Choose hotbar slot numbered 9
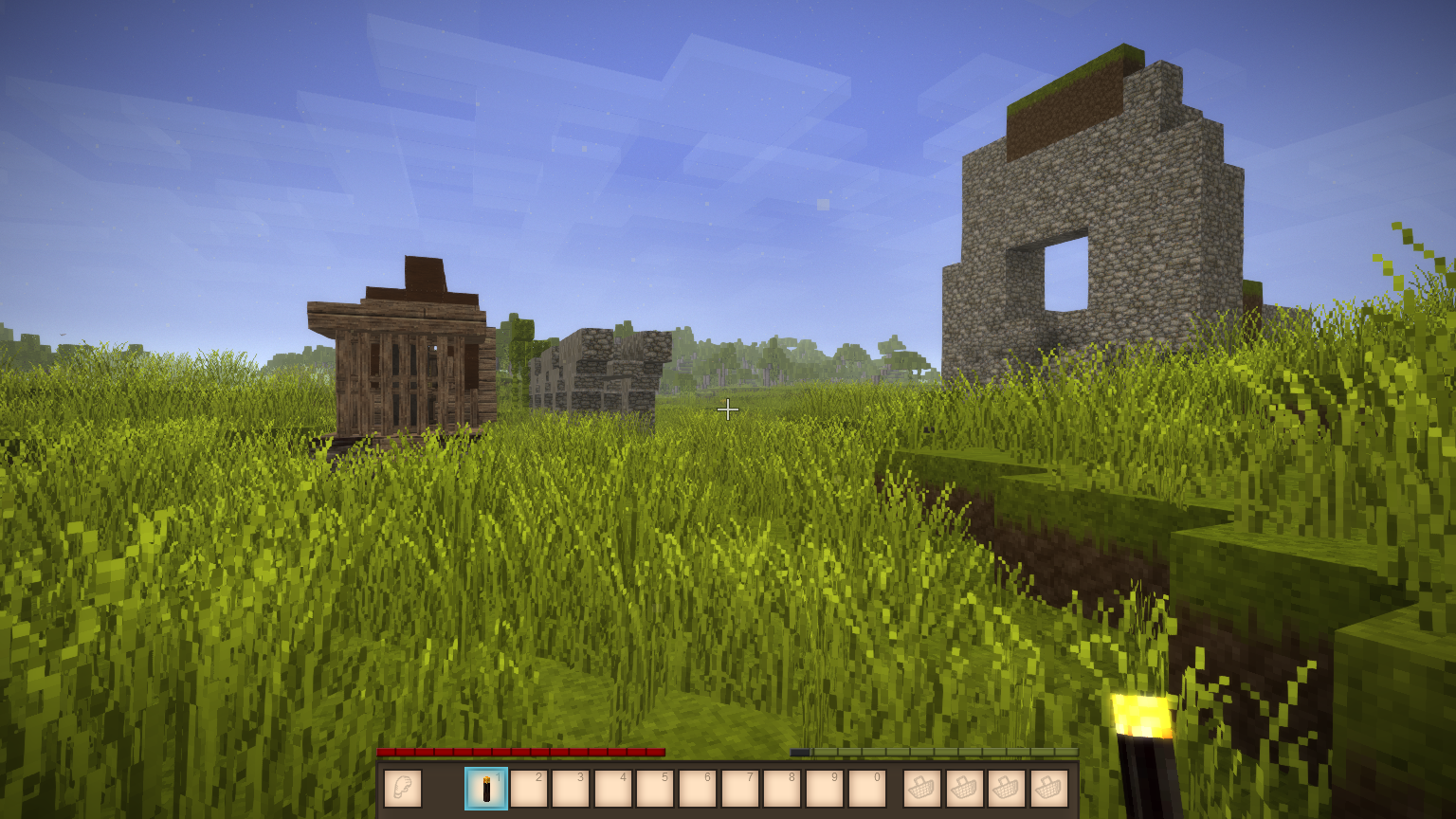The image size is (1456, 819). [825, 789]
